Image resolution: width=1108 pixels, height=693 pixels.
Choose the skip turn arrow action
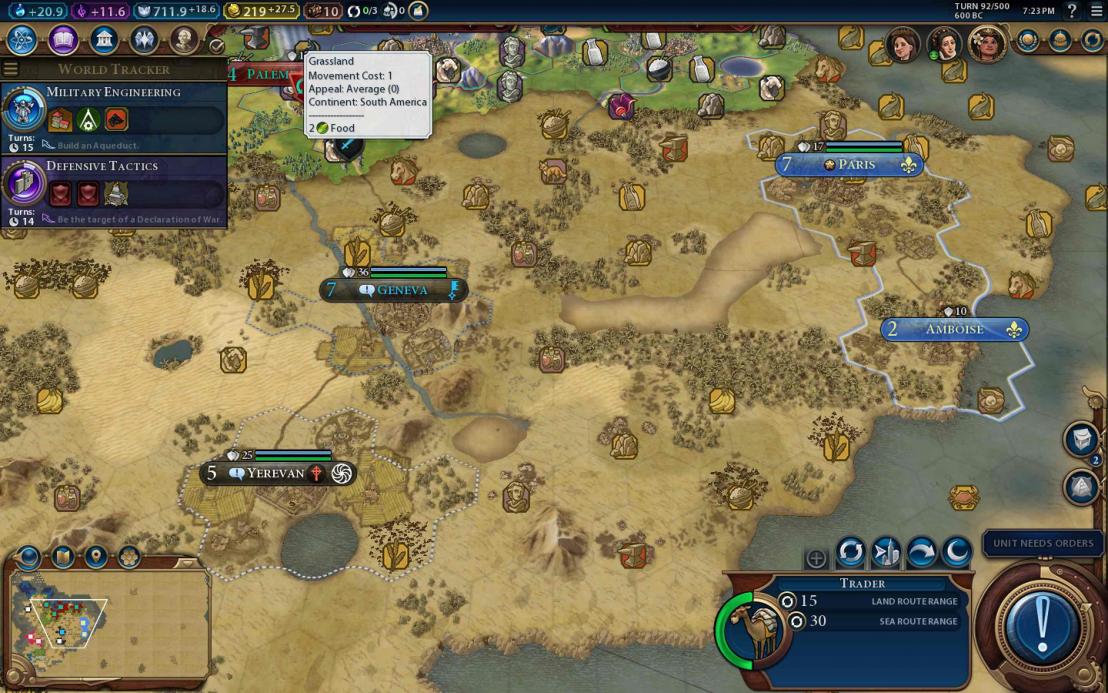tap(921, 551)
